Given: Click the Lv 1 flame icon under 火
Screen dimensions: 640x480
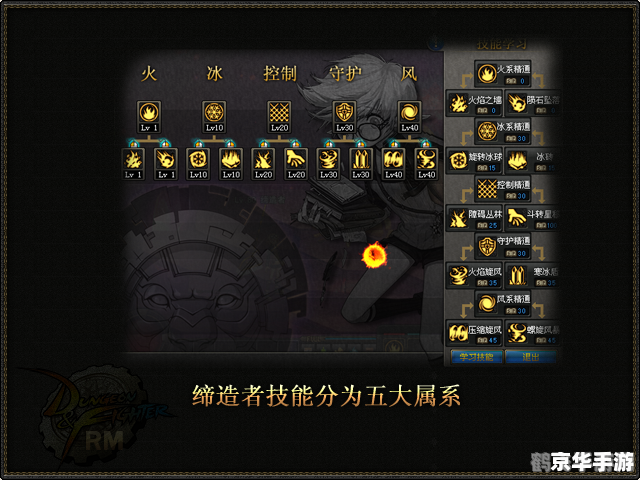Looking at the screenshot, I should click(148, 112).
